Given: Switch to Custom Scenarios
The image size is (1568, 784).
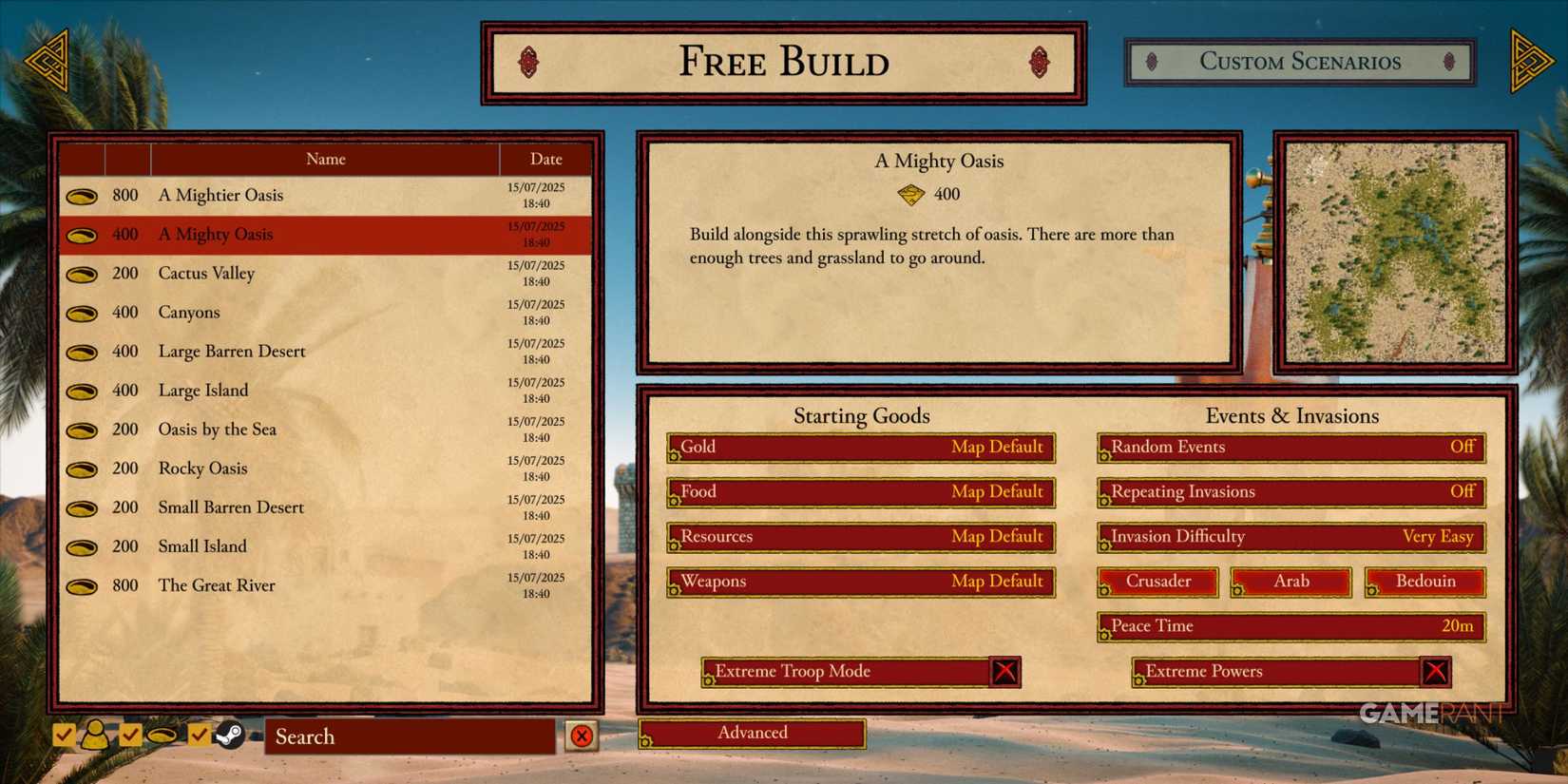Looking at the screenshot, I should pos(1300,62).
